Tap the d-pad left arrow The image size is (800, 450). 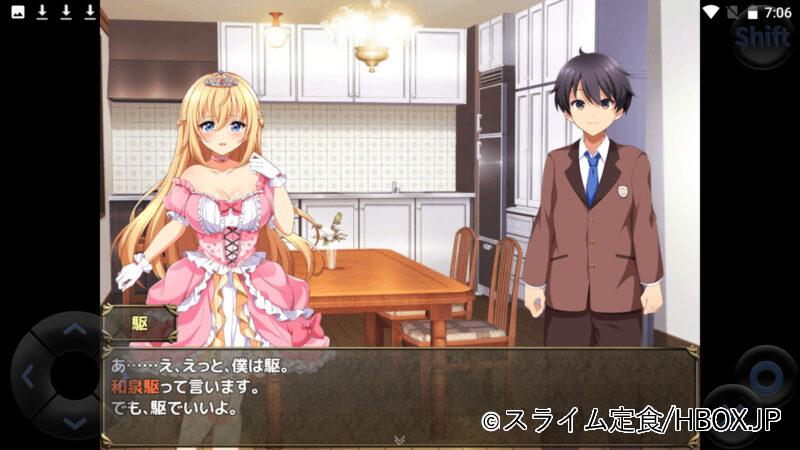point(28,377)
